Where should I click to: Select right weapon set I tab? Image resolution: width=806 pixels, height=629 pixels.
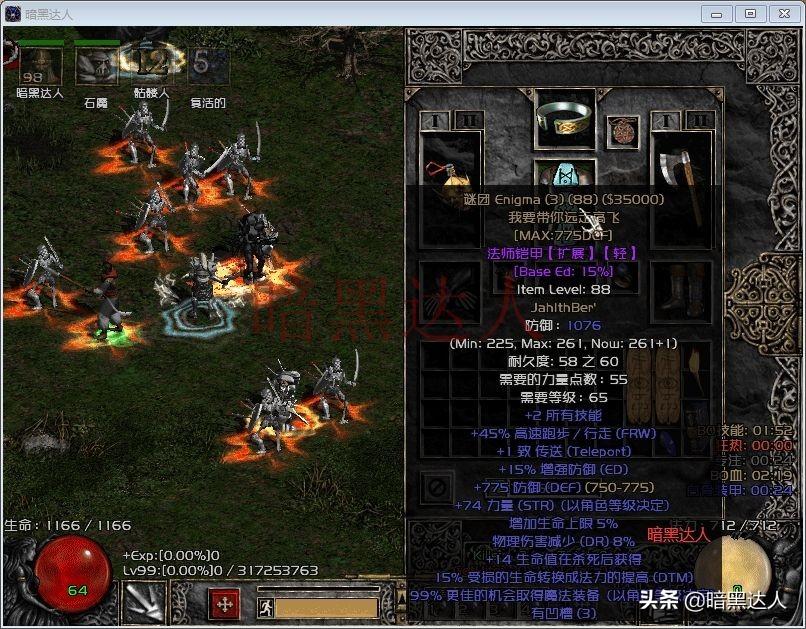(x=669, y=121)
